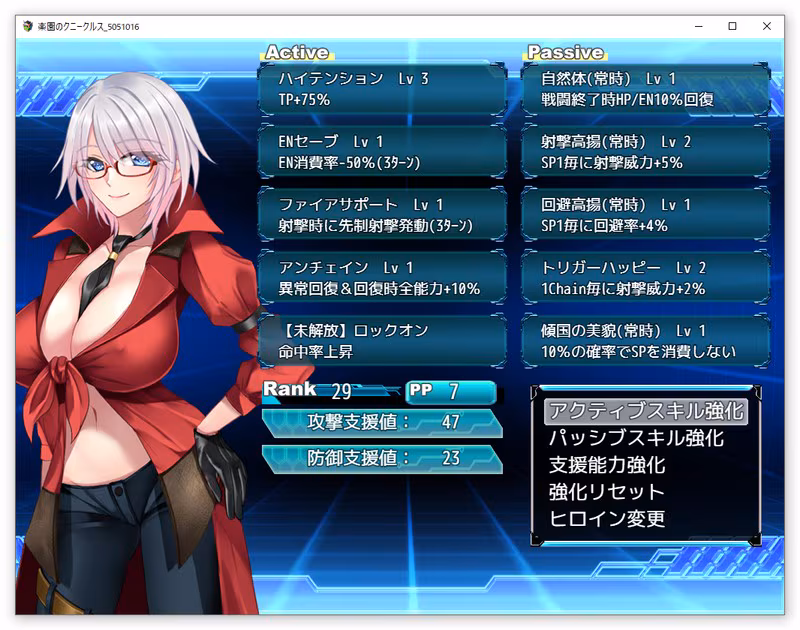This screenshot has height=630, width=800.
Task: Minimize the game window
Action: (696, 27)
